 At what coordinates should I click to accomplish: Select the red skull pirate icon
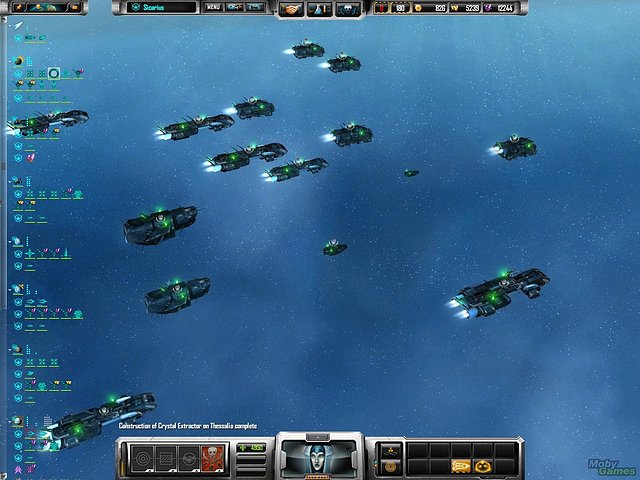[x=211, y=458]
